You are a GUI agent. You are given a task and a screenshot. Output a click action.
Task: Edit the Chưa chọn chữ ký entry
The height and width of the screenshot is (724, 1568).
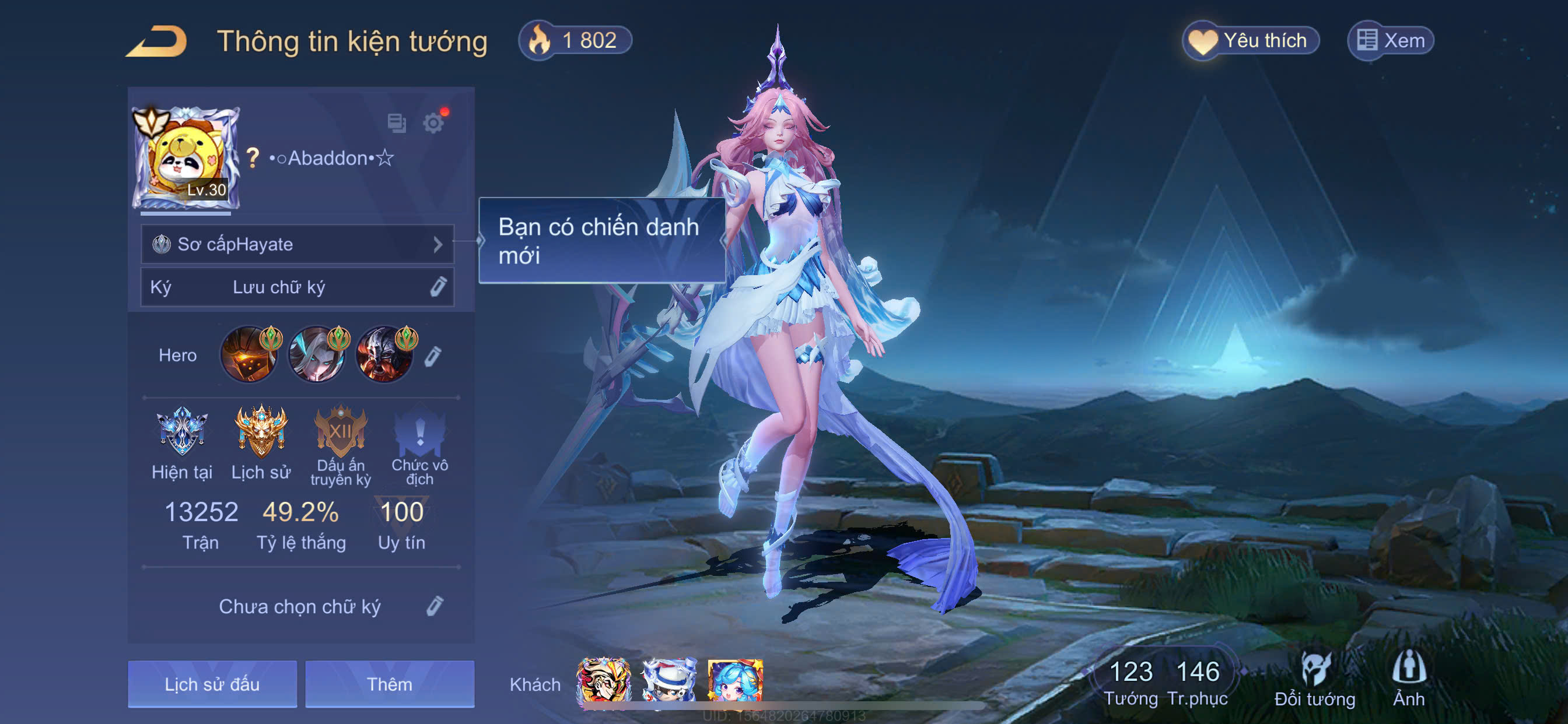click(435, 606)
